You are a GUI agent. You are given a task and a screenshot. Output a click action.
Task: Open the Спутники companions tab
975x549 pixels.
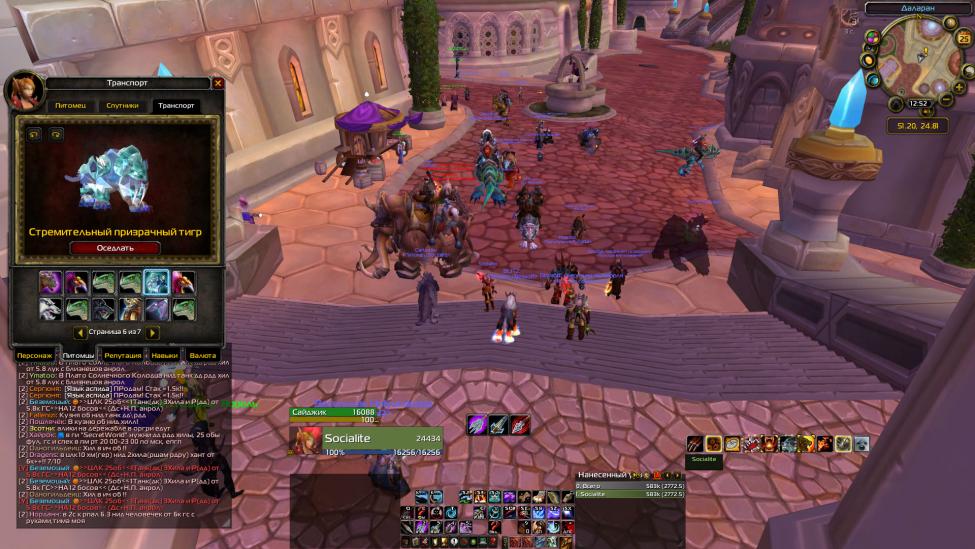click(x=122, y=105)
